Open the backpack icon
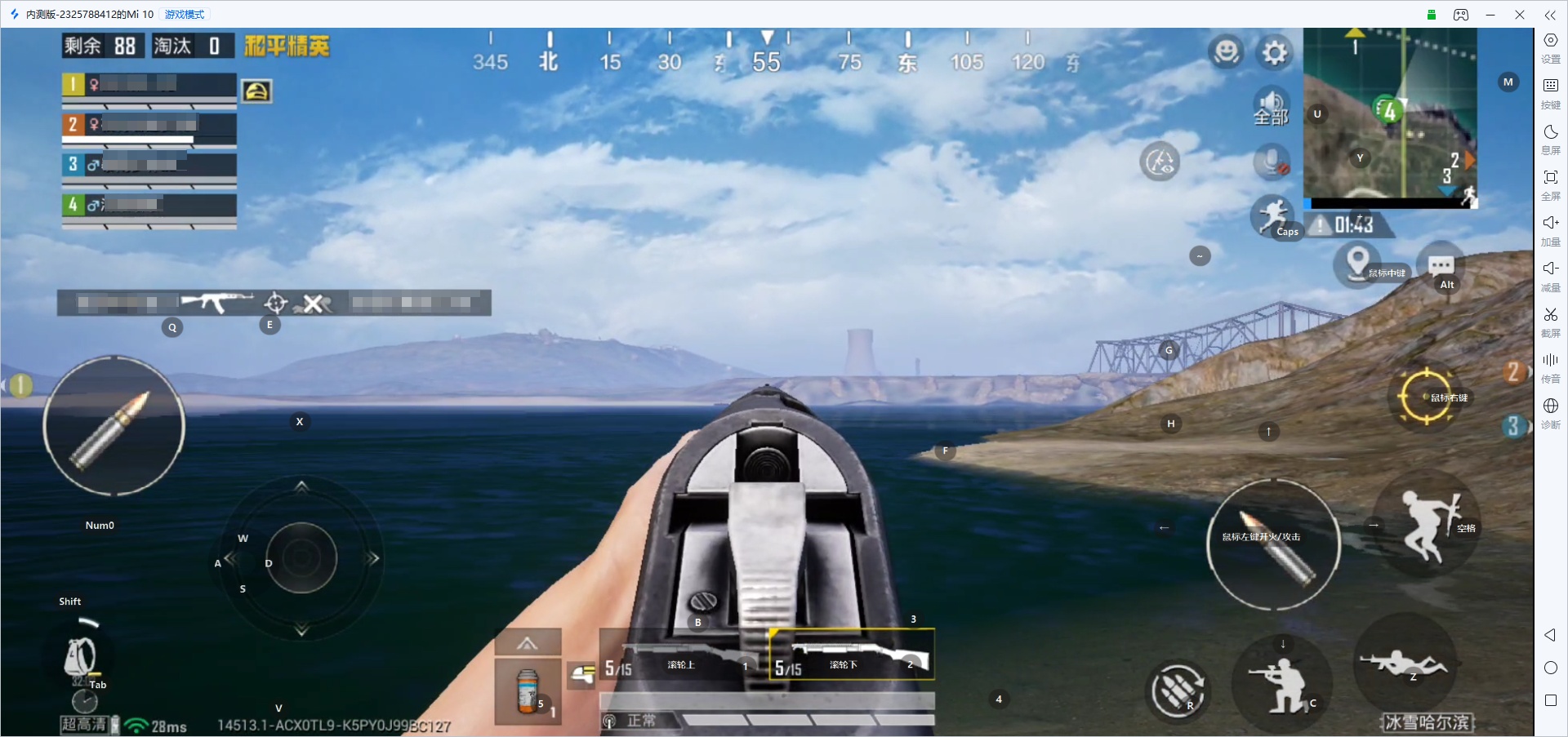This screenshot has width=1568, height=737. click(80, 657)
